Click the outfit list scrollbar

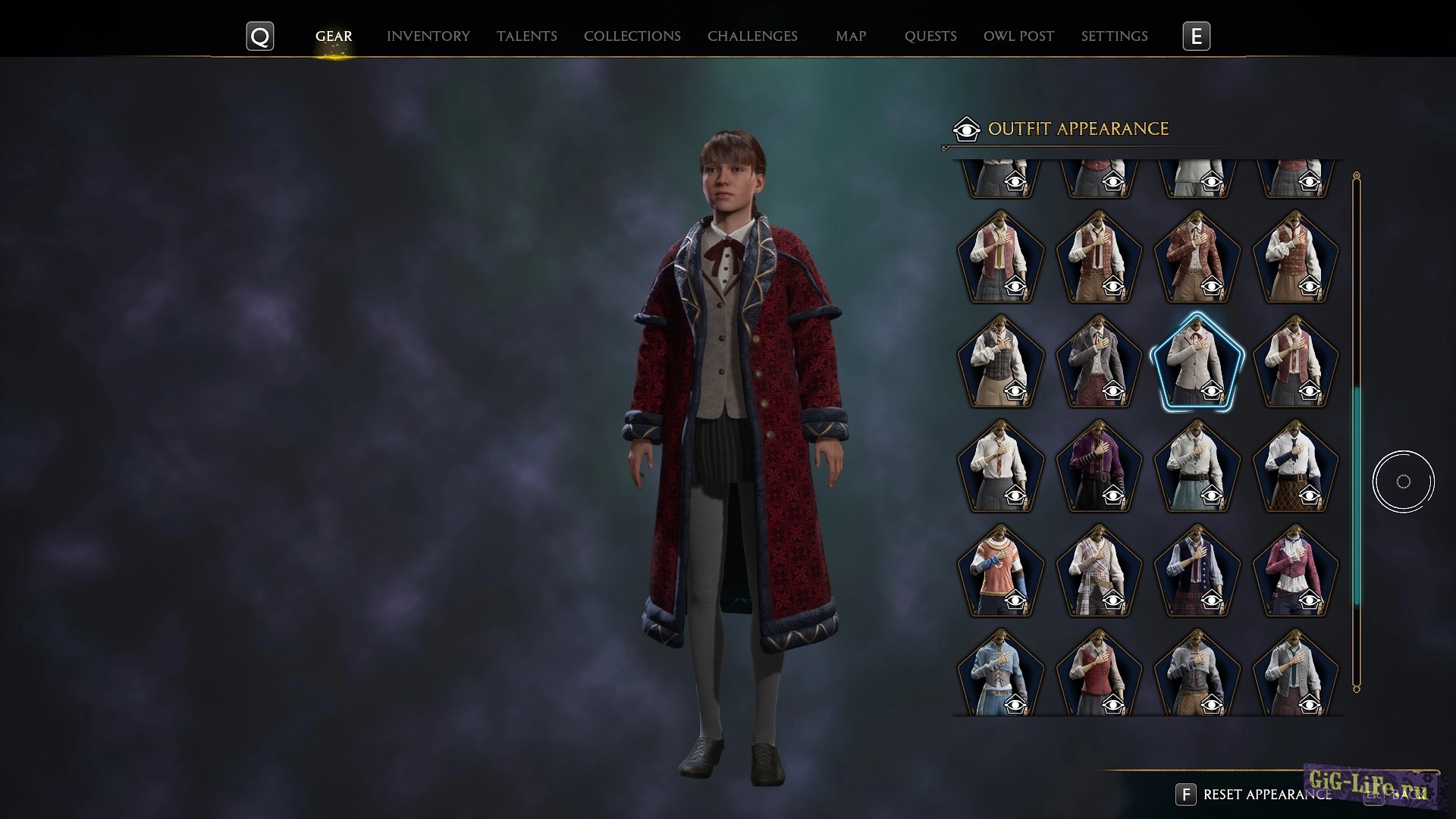[x=1357, y=493]
